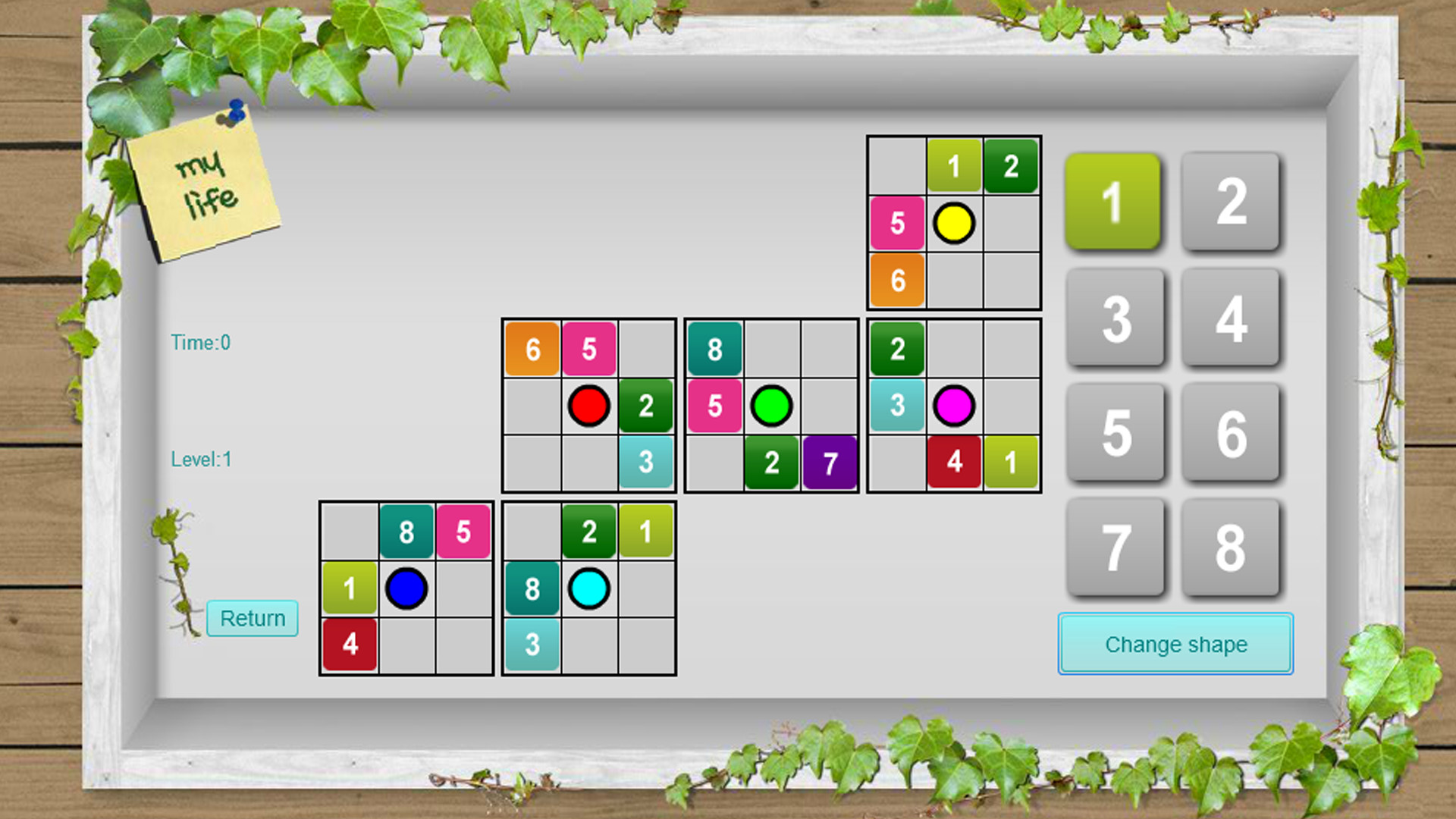Click the red circle marker cell
Screen dimensions: 1456x819
(588, 406)
